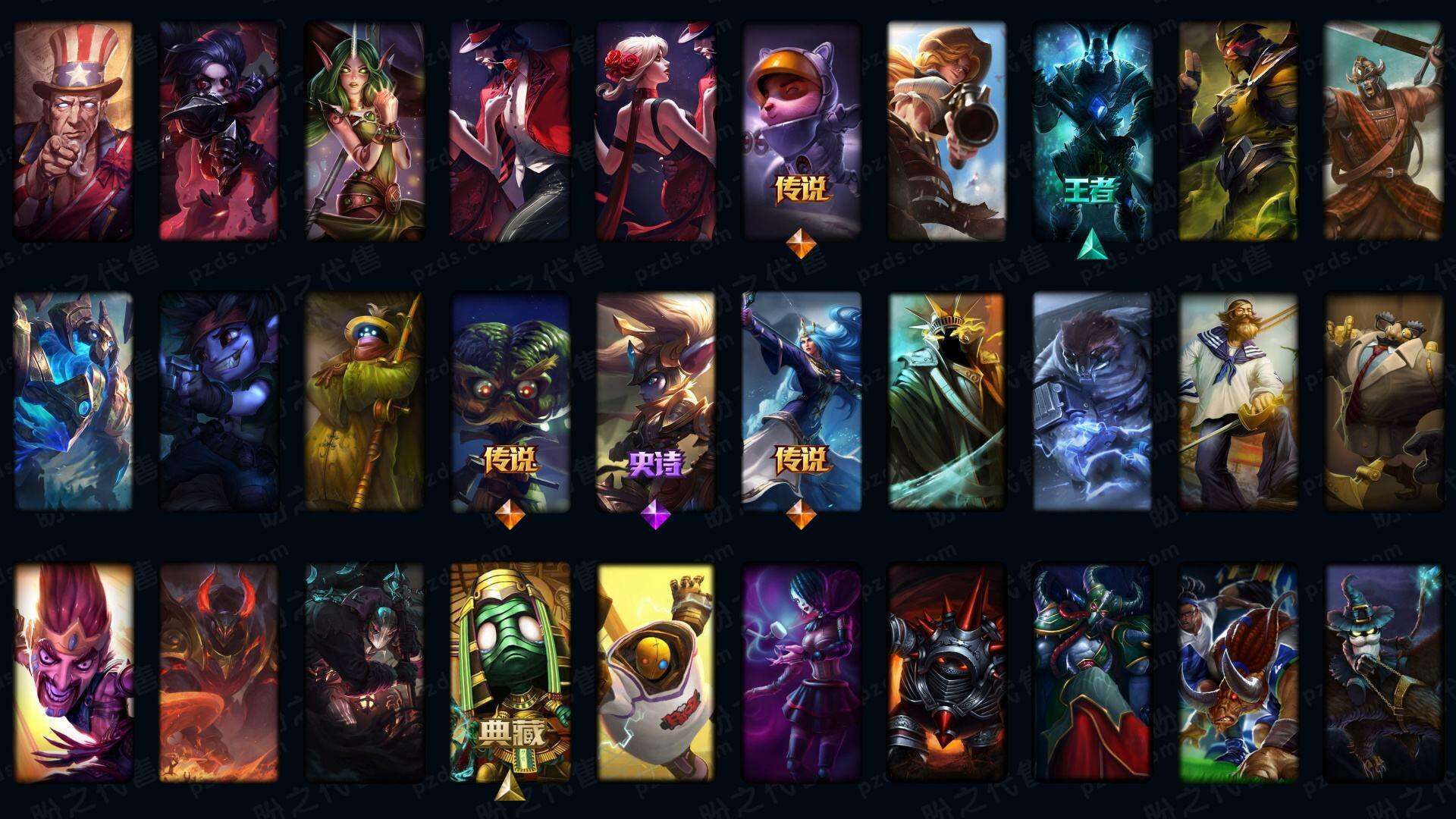Choose the astronaut Teemo legendary skin

click(801, 130)
